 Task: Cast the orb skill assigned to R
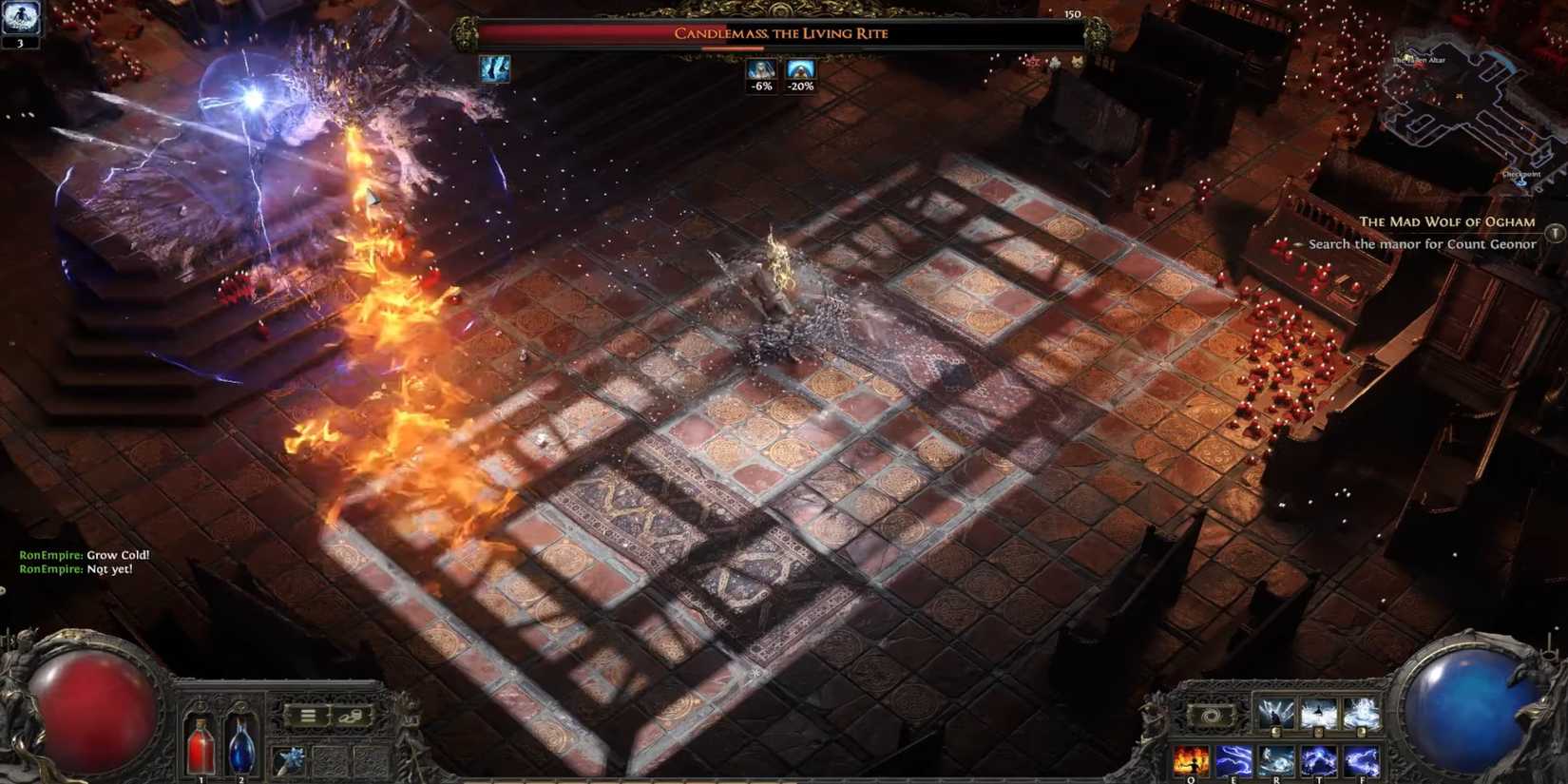pos(1278,760)
